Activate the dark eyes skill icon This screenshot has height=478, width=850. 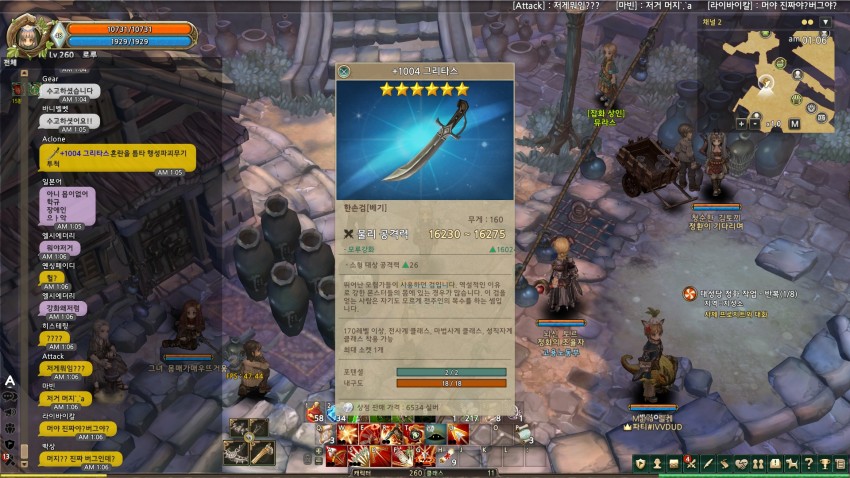[437, 433]
